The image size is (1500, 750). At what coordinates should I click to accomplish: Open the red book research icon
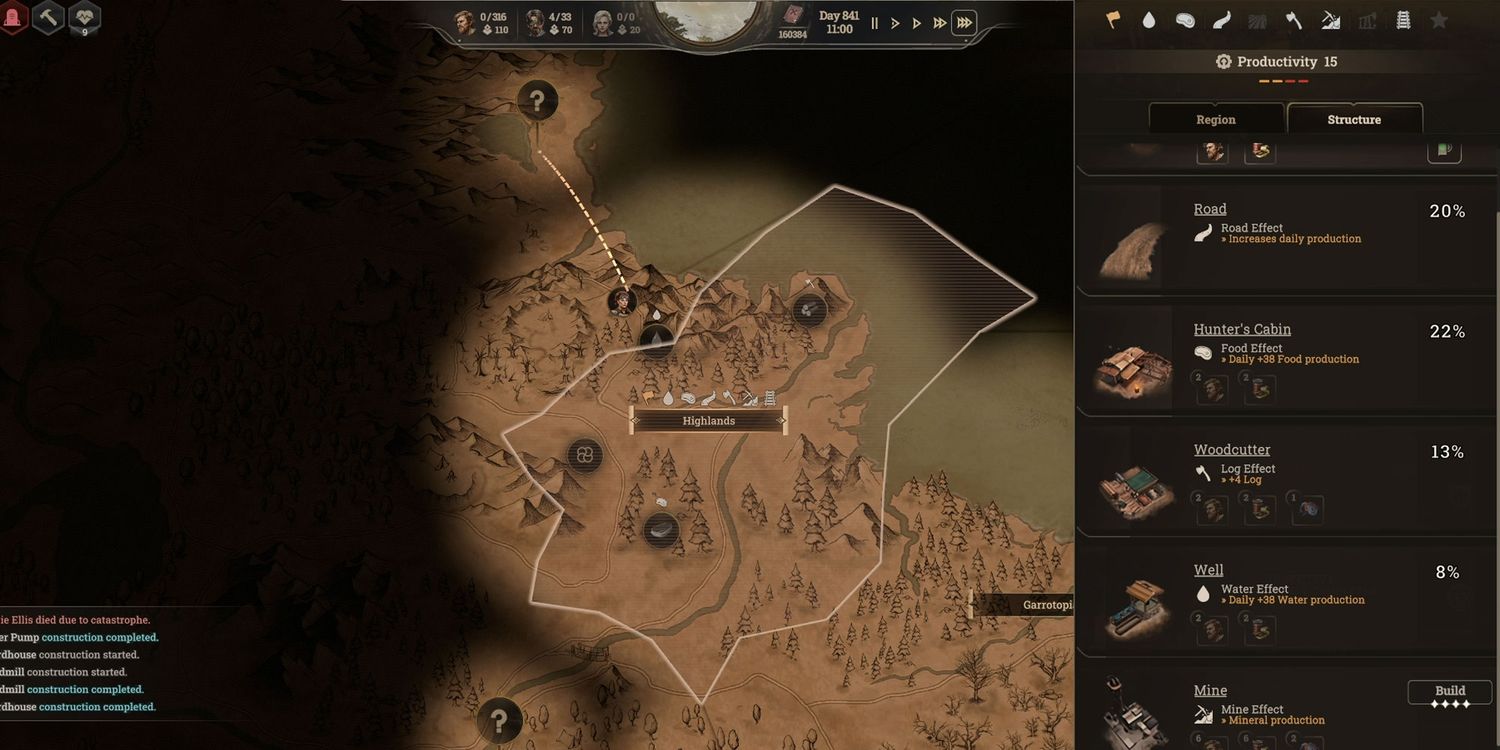(x=792, y=16)
